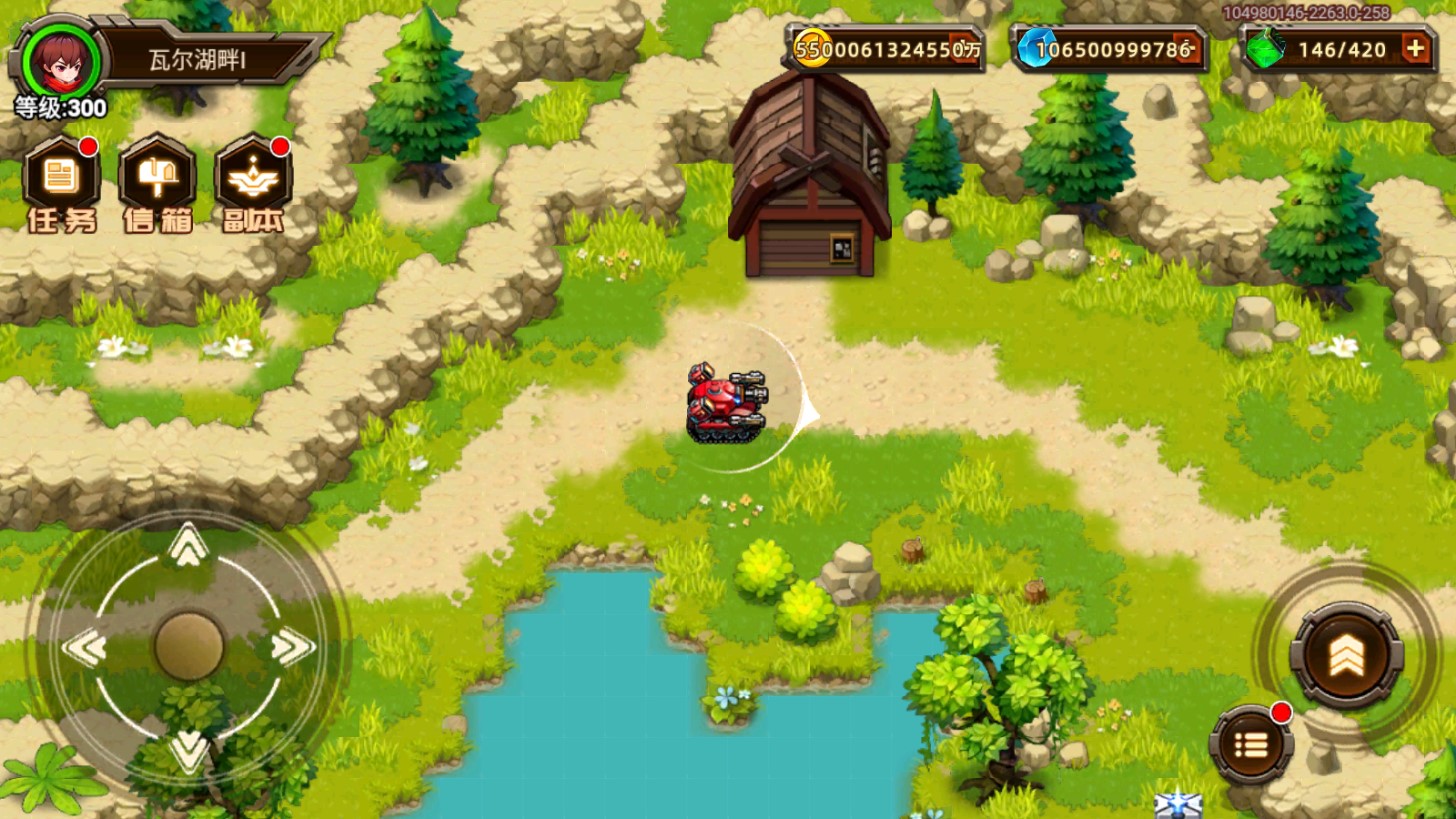1456x819 pixels.
Task: Tap the up arrow on the movement pad
Action: [x=188, y=545]
